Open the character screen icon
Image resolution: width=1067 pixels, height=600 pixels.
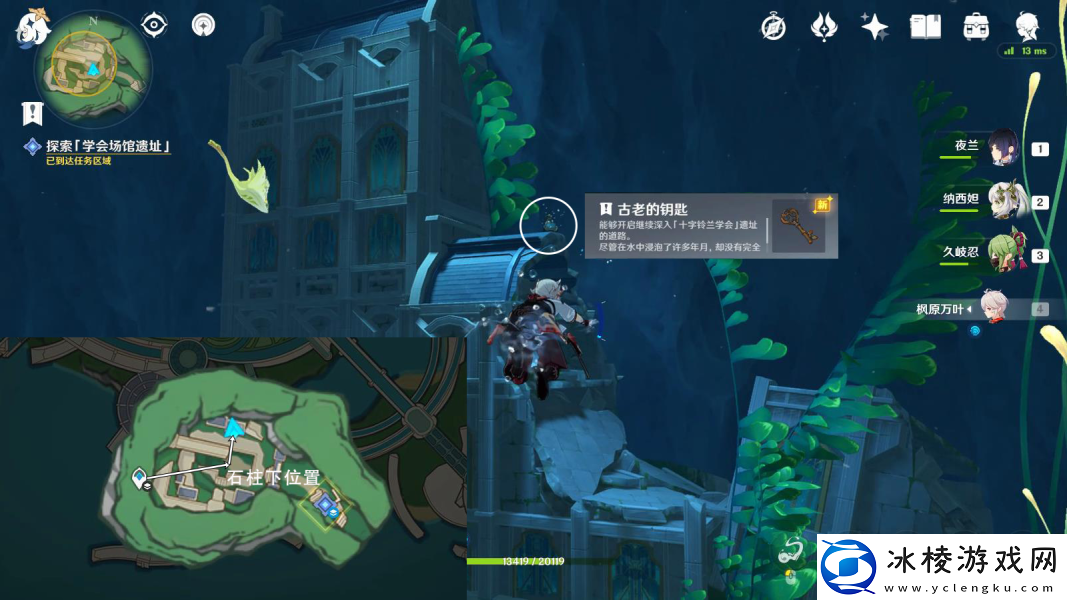click(1027, 27)
